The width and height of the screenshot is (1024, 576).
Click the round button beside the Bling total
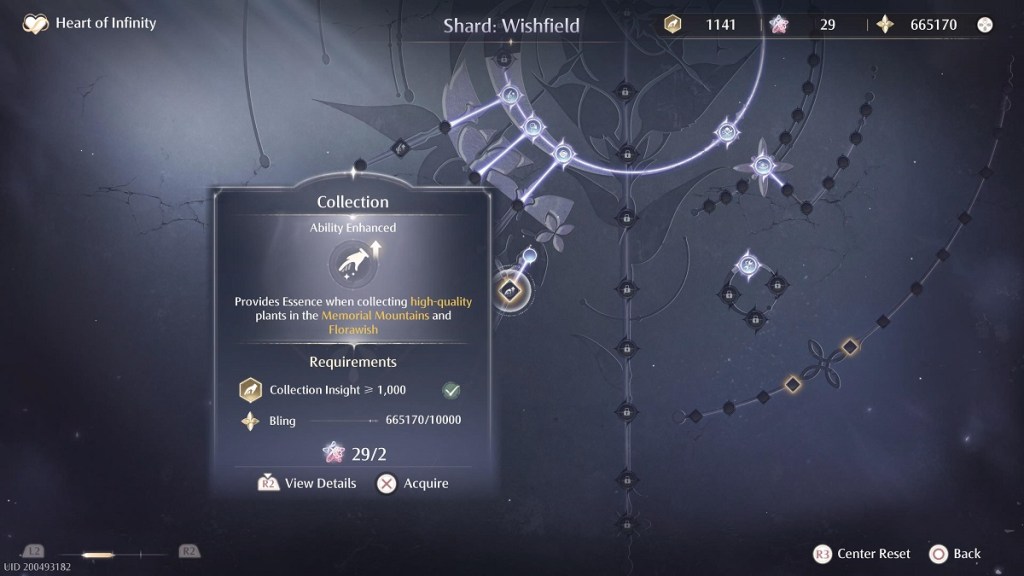[985, 25]
